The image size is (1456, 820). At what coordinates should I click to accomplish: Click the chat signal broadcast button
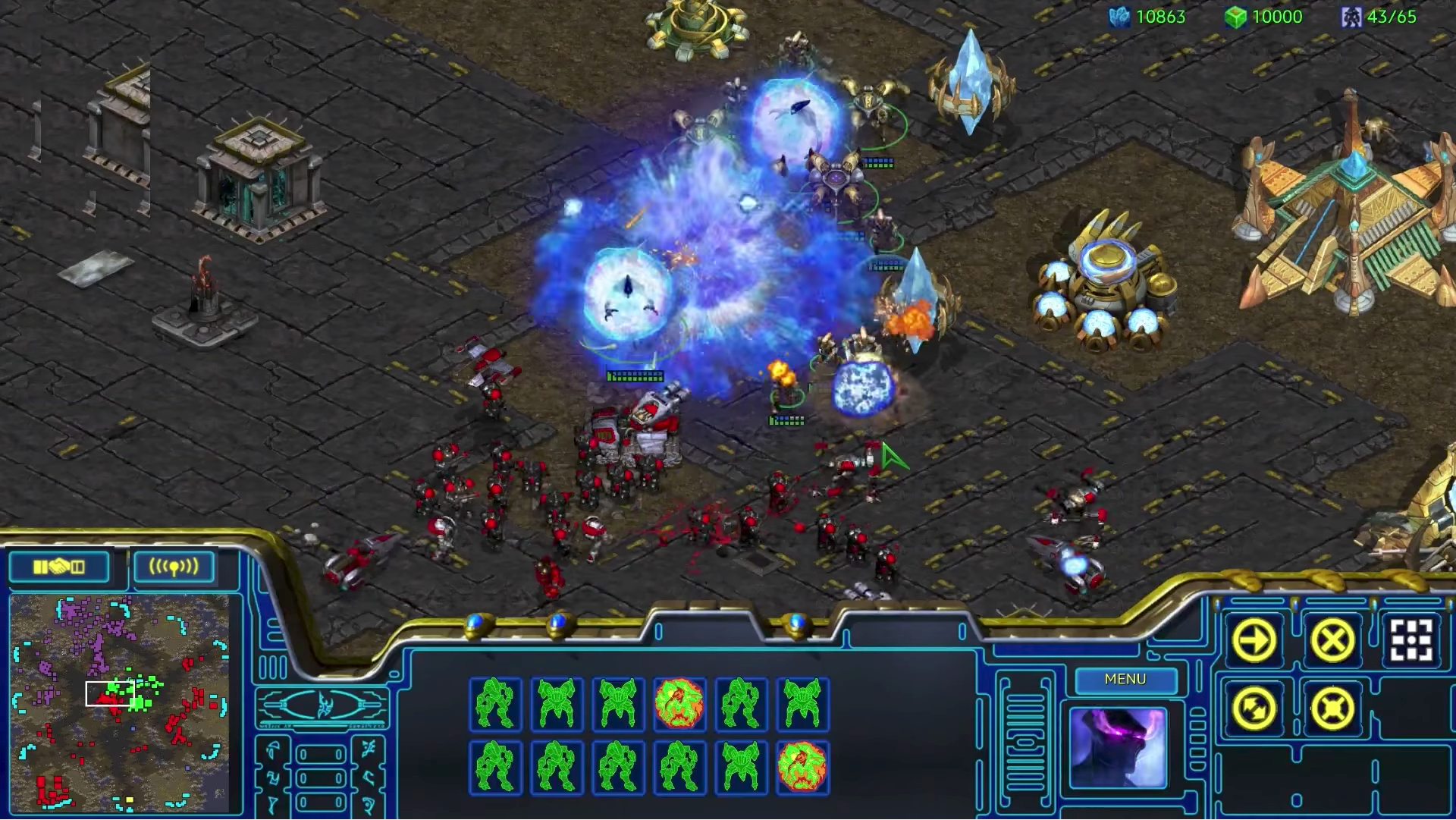[174, 564]
